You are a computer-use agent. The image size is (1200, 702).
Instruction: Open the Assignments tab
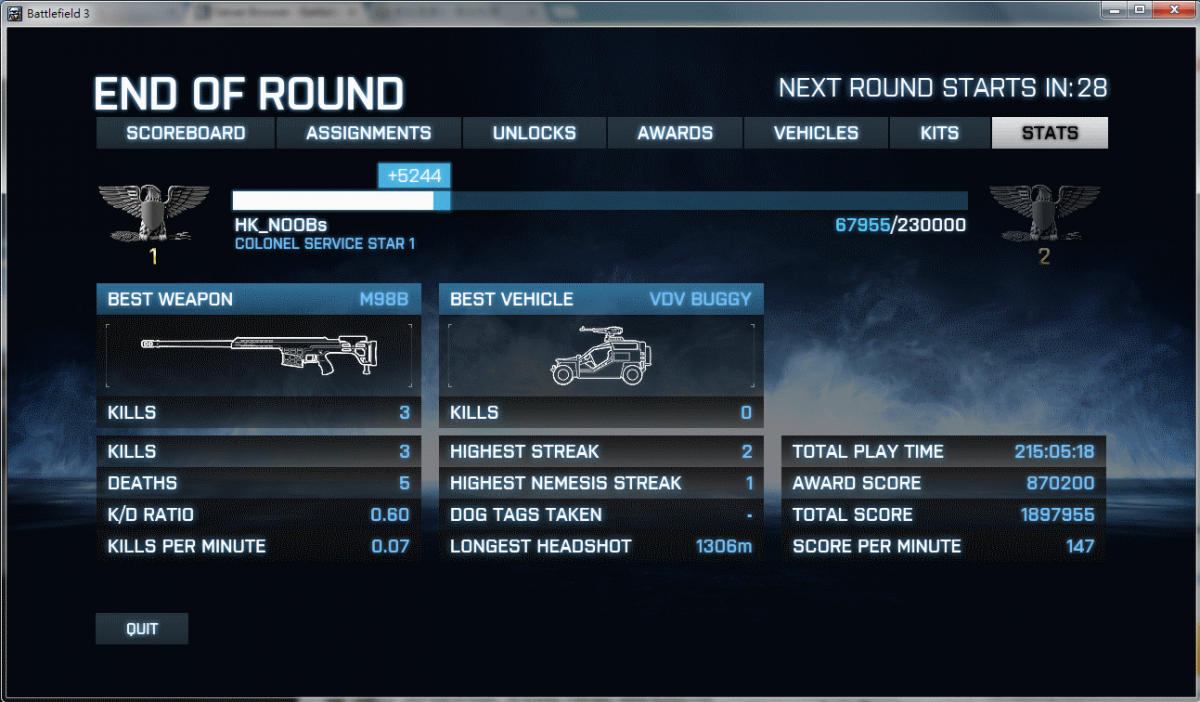[x=368, y=133]
